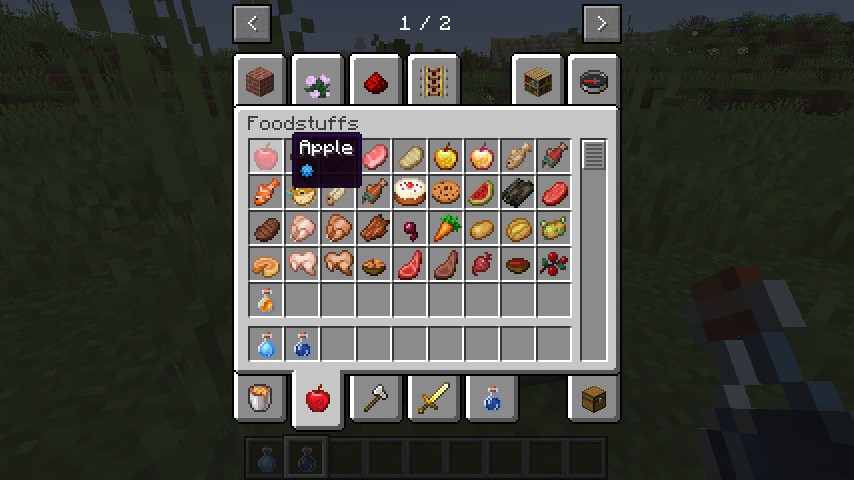Pick up the golden apple

(446, 157)
